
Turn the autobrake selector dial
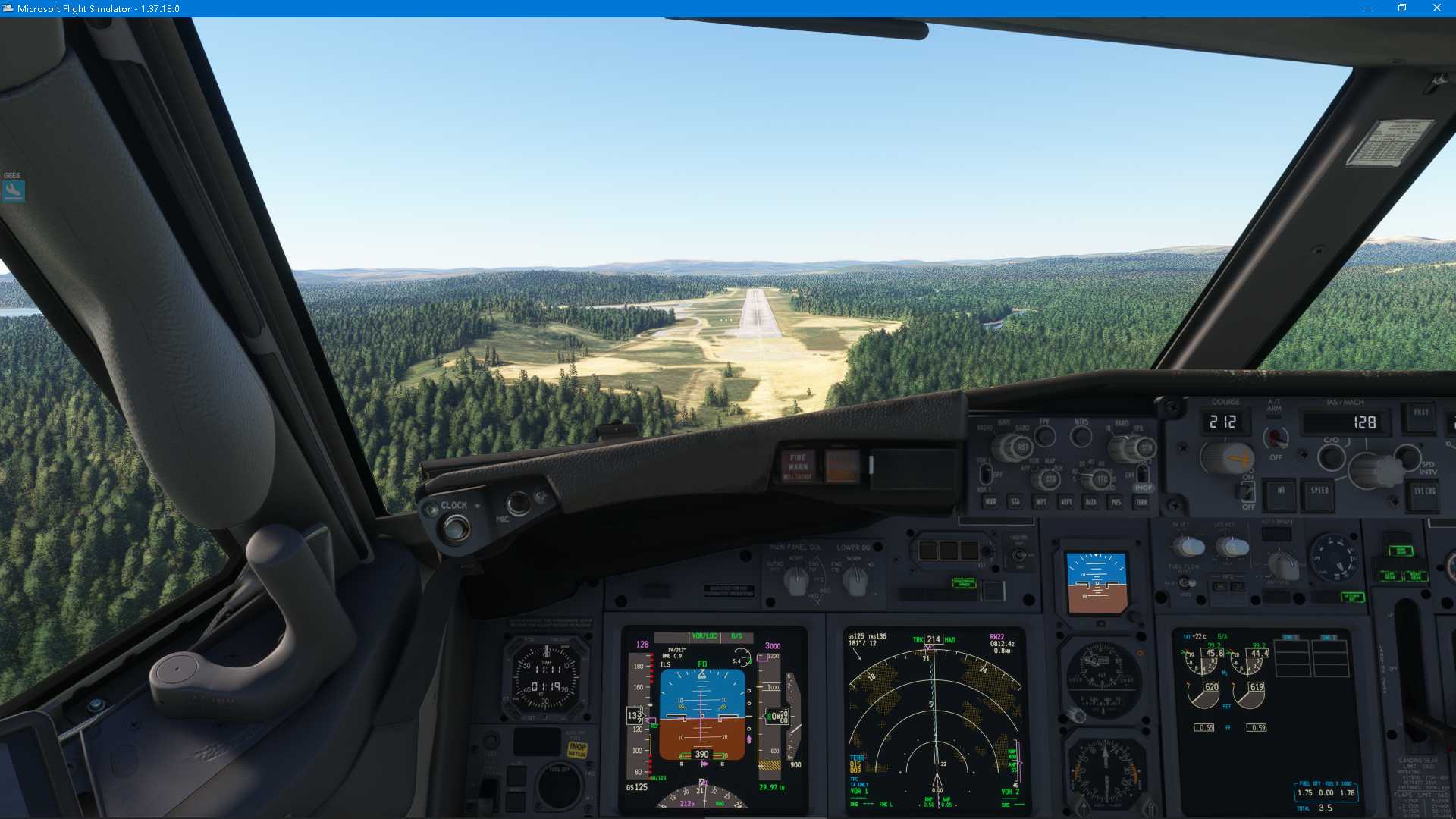1284,566
